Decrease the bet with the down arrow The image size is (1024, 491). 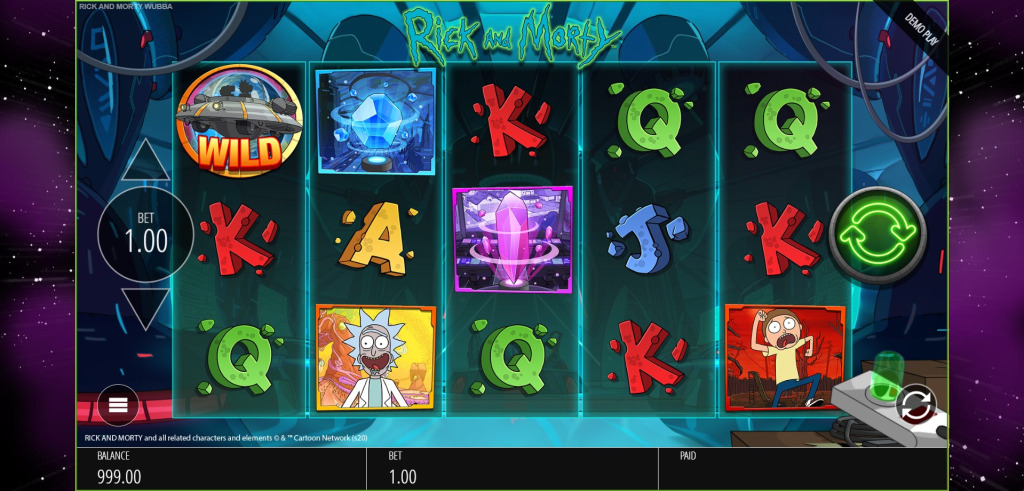click(x=146, y=307)
